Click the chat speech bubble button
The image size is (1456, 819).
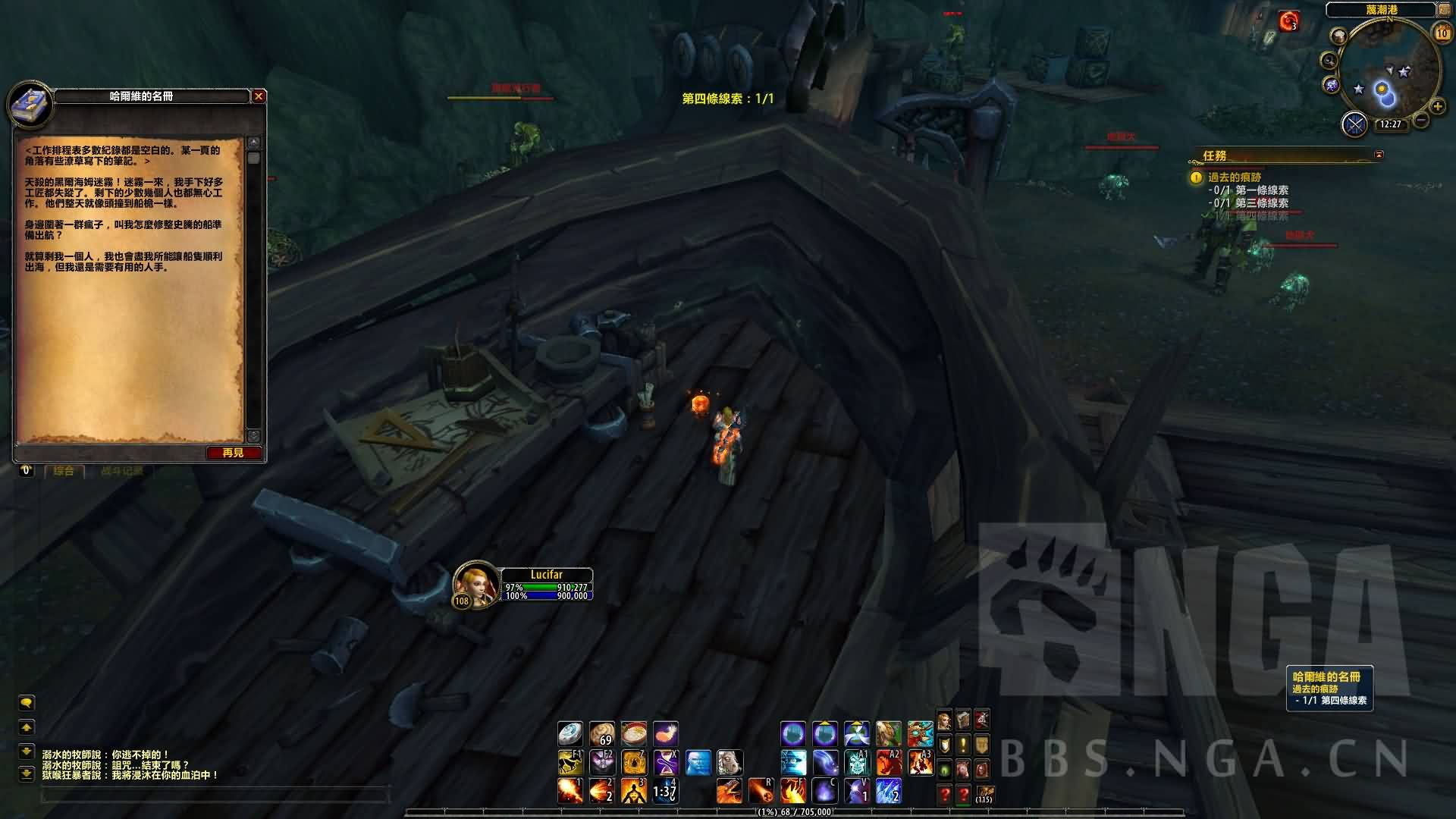[x=27, y=703]
